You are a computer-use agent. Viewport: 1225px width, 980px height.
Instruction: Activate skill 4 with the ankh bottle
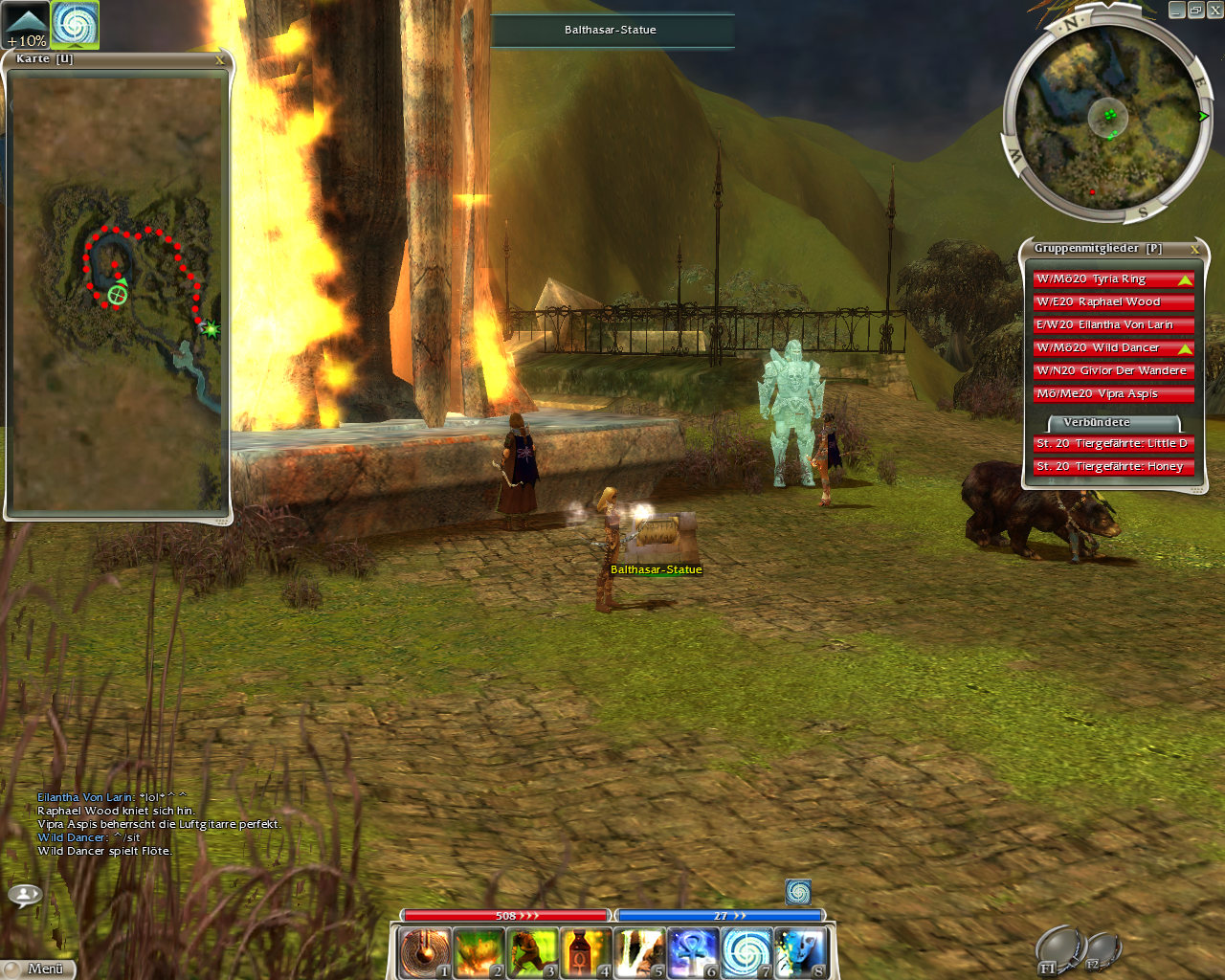pos(586,953)
